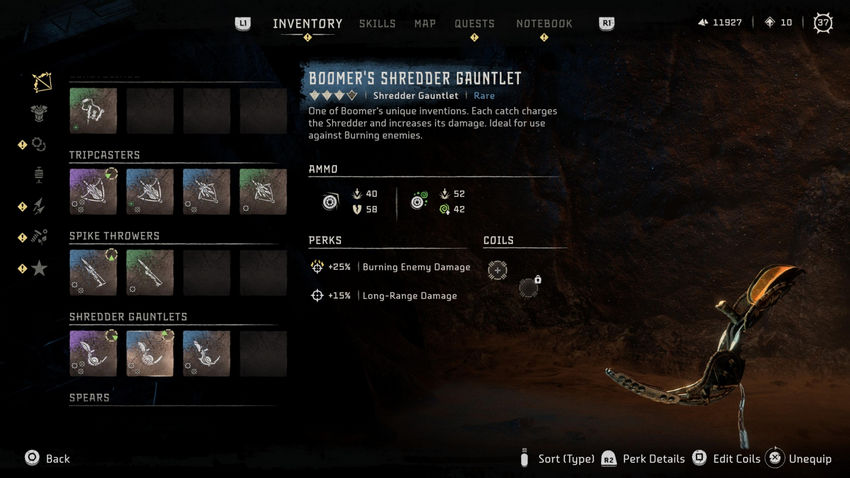Click the locked coil slot
The image size is (850, 478).
(x=528, y=288)
